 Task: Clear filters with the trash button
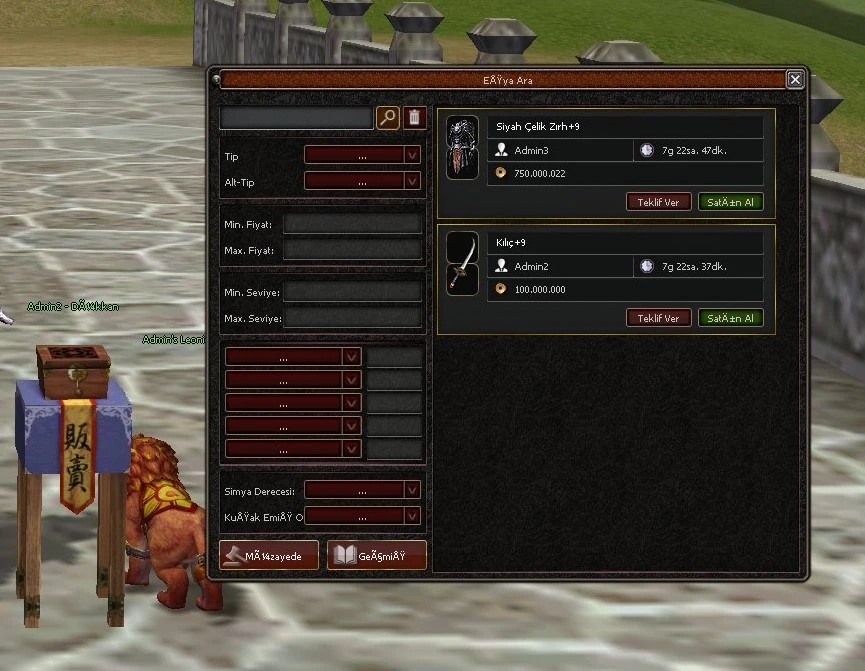[x=415, y=118]
